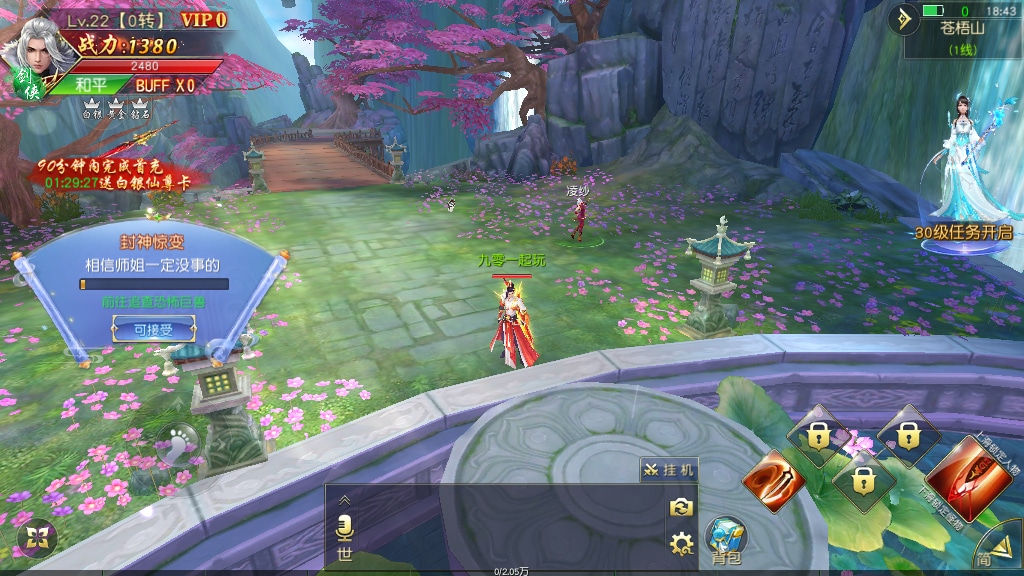Tap the camera switch icon
This screenshot has width=1024, height=576.
(x=682, y=508)
